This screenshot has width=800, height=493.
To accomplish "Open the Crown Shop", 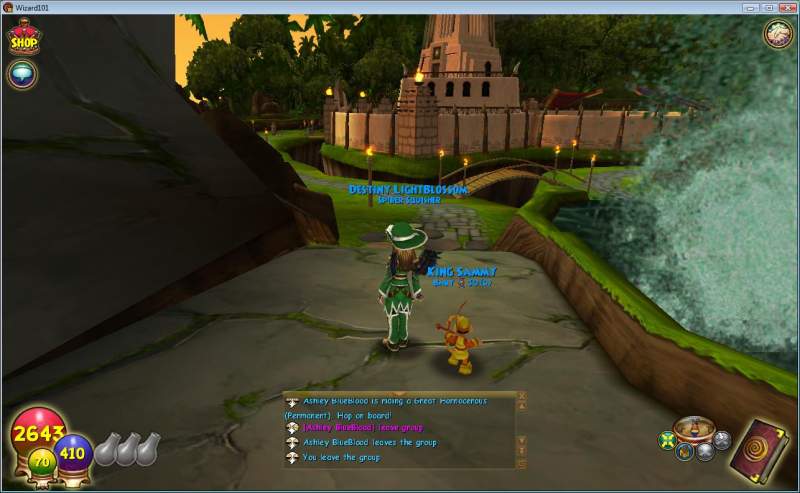I will point(23,38).
